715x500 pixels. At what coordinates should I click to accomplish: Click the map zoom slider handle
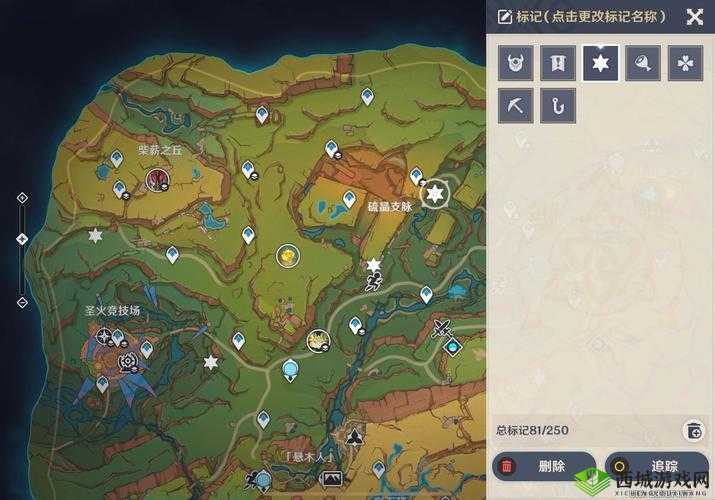pos(22,238)
